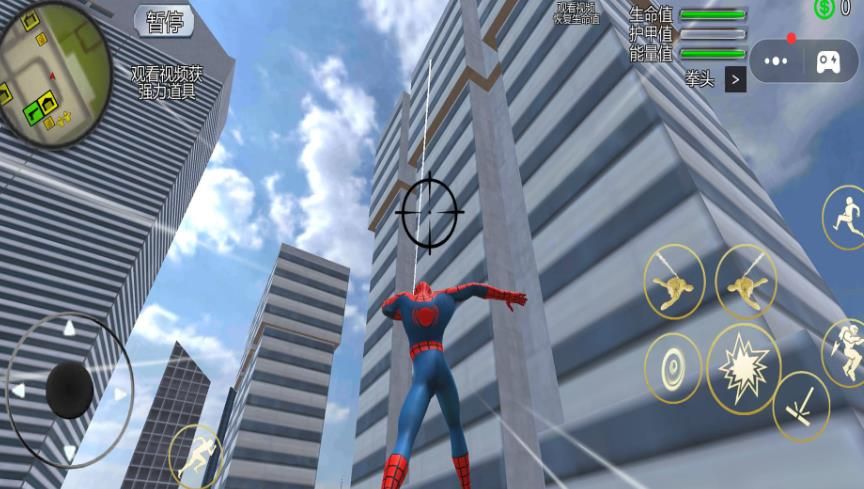864x489 pixels.
Task: Tap the running-figure button on the right edge
Action: coord(845,217)
